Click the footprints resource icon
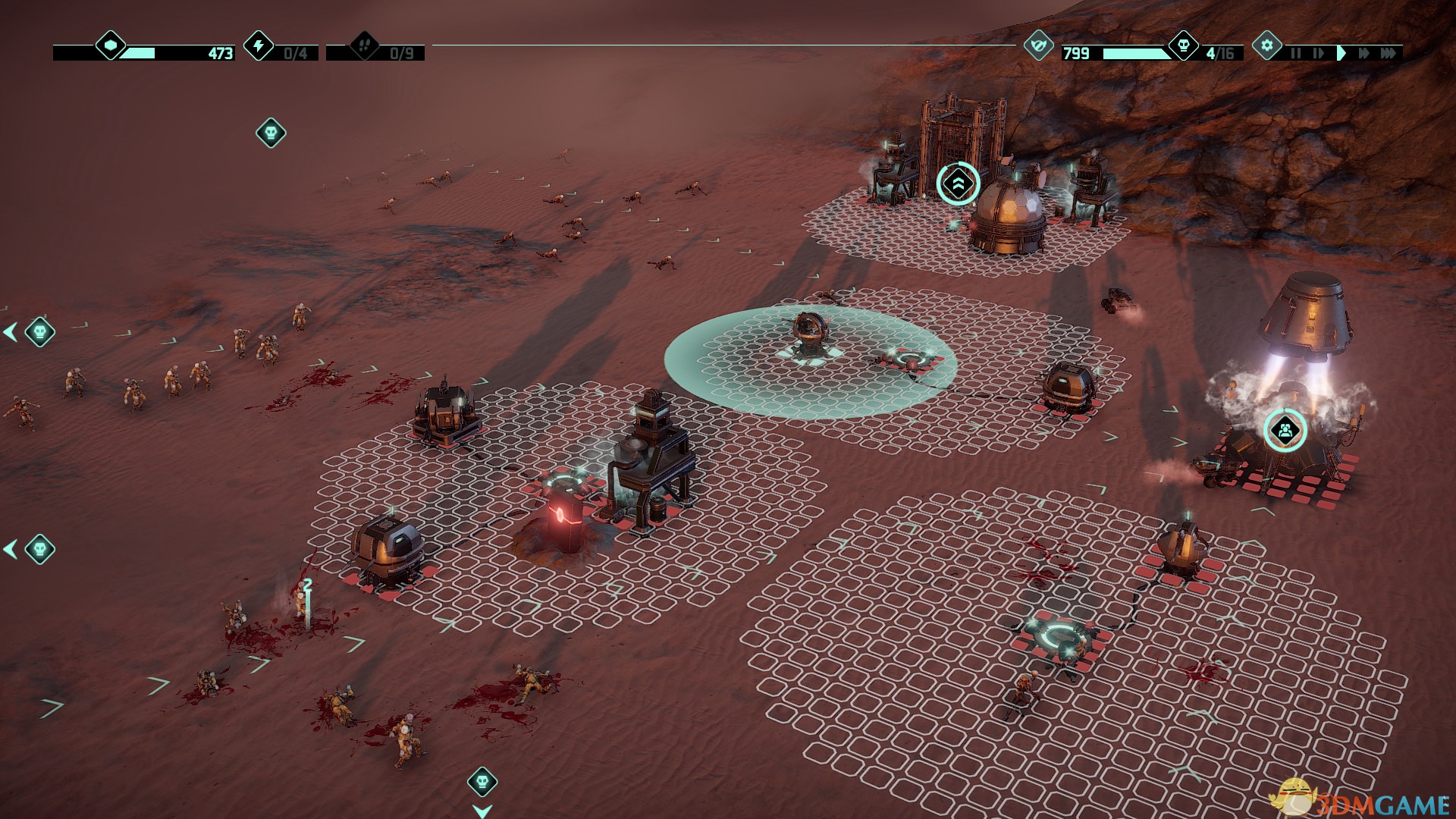Screen dimensions: 1456x819 tap(364, 45)
